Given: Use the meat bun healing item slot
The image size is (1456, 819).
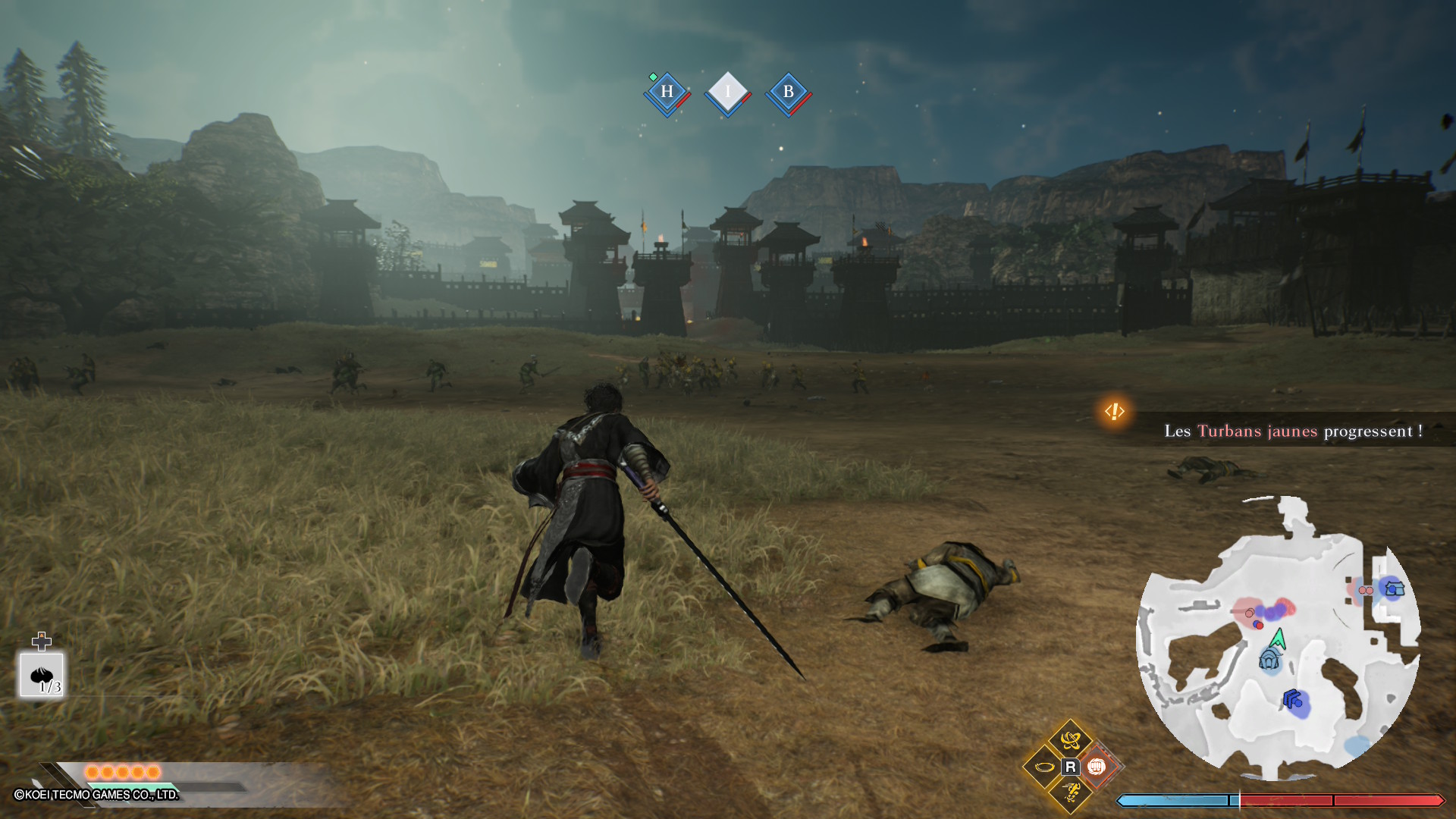Looking at the screenshot, I should 42,674.
